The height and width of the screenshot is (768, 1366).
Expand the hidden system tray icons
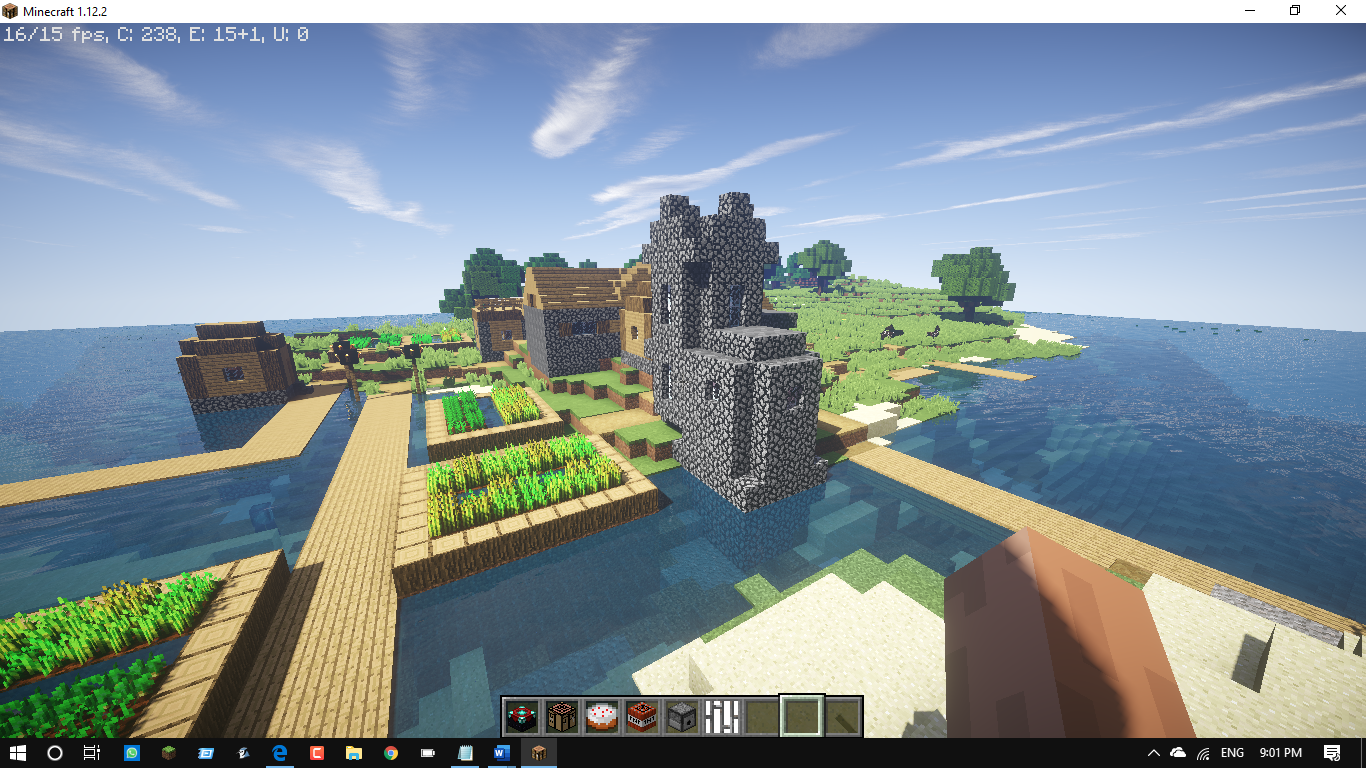(x=1154, y=753)
